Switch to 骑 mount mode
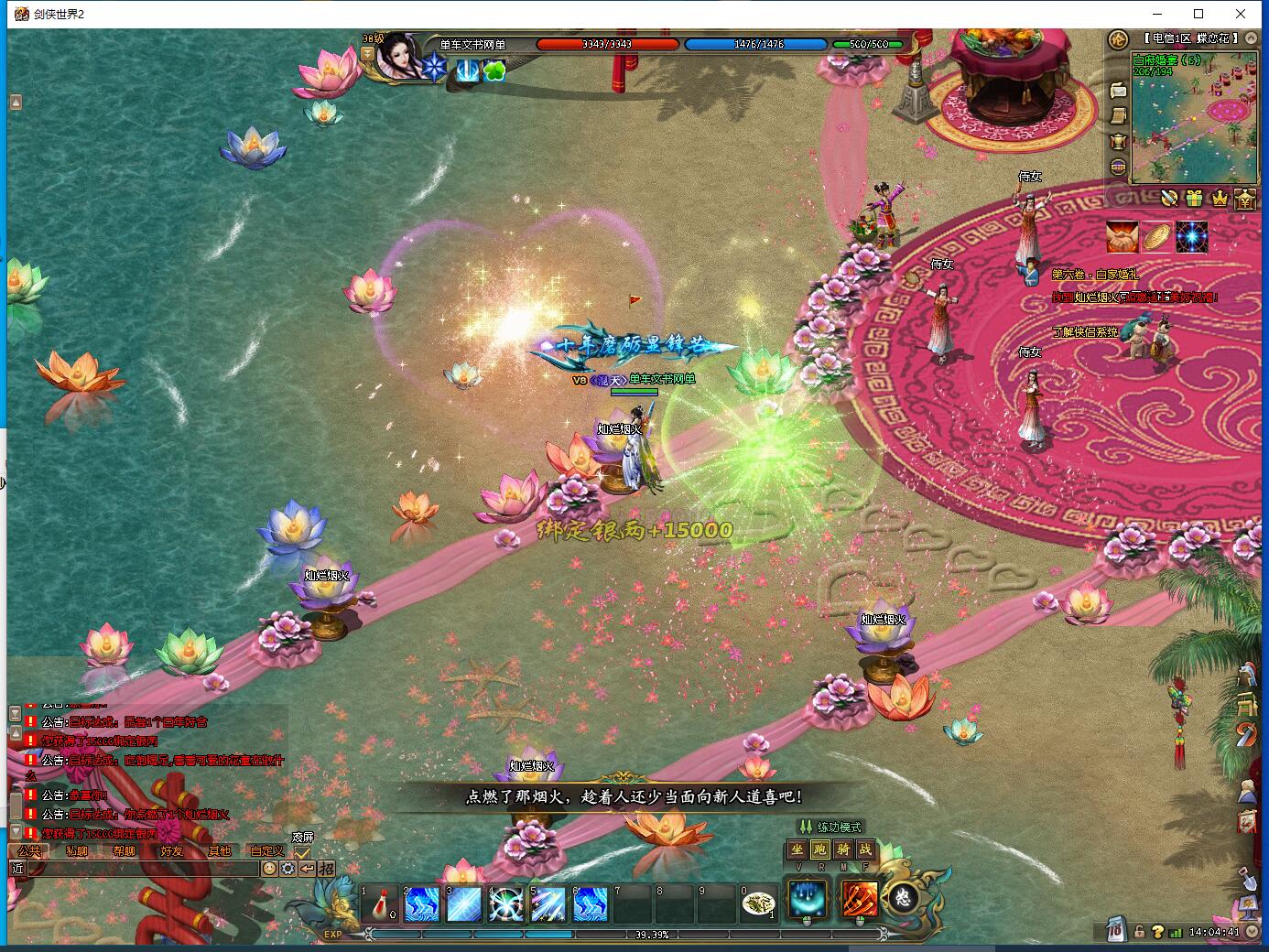1269x952 pixels. click(842, 849)
